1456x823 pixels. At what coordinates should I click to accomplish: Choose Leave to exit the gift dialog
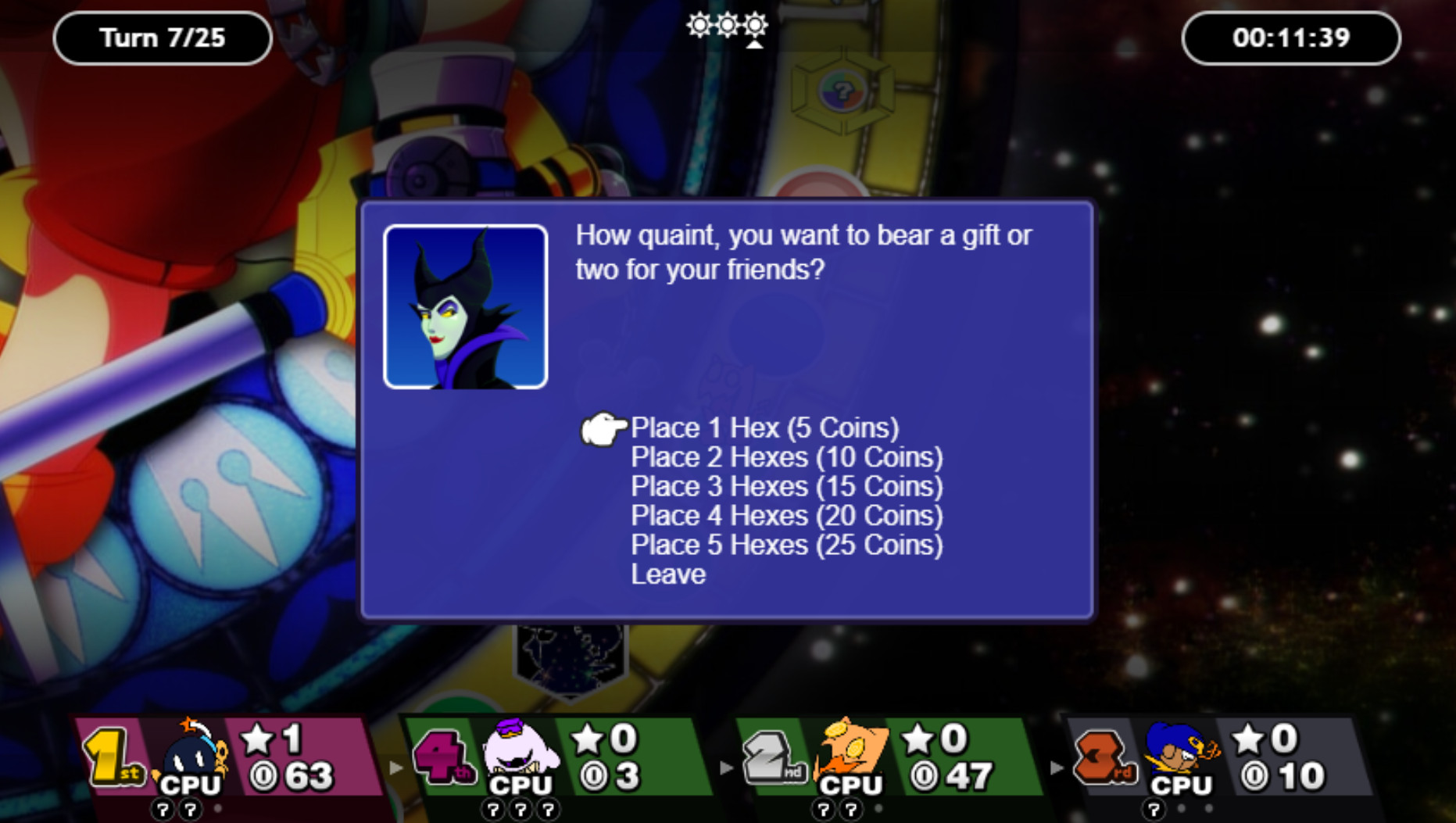coord(667,574)
